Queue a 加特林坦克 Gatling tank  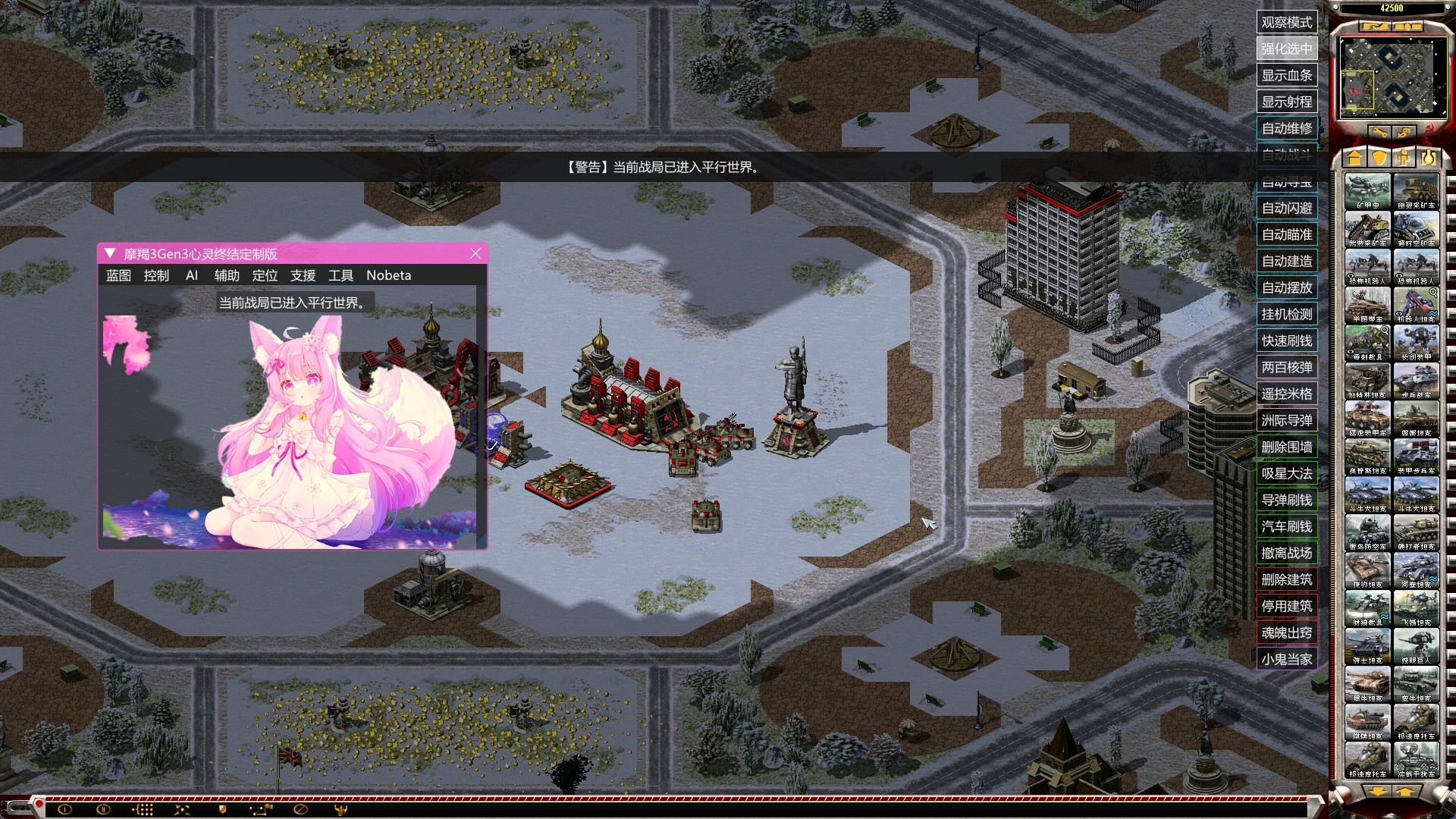[x=1367, y=379]
